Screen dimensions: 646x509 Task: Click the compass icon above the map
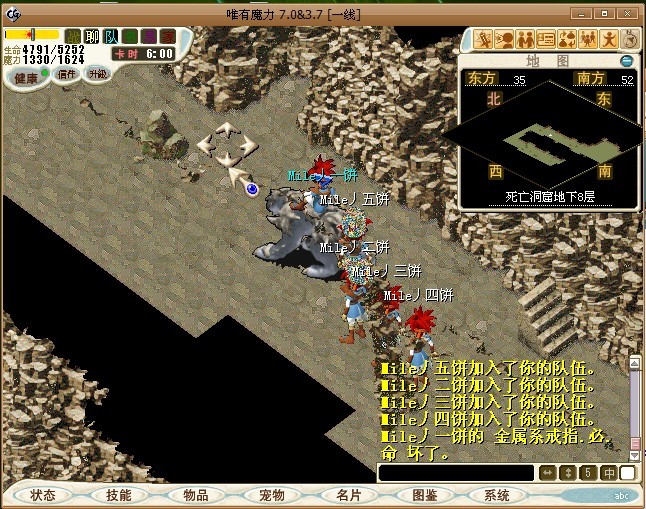click(x=630, y=39)
